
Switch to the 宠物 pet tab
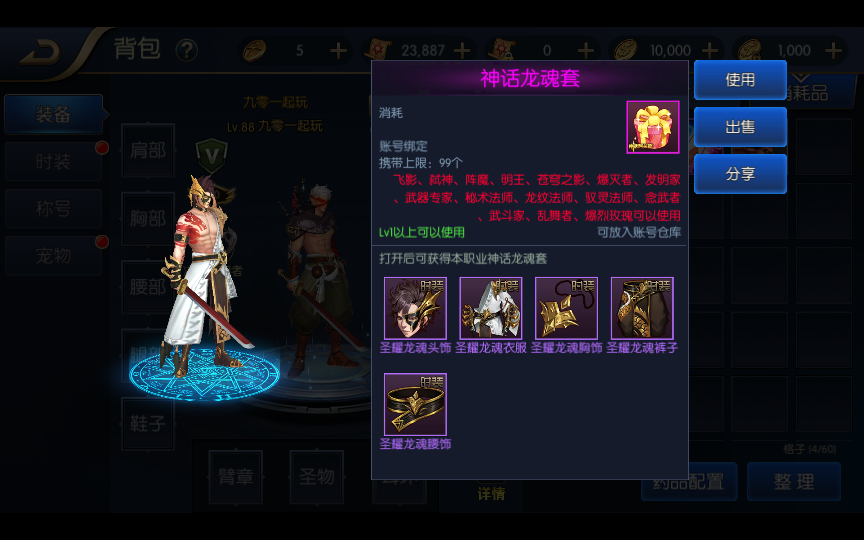coord(53,256)
